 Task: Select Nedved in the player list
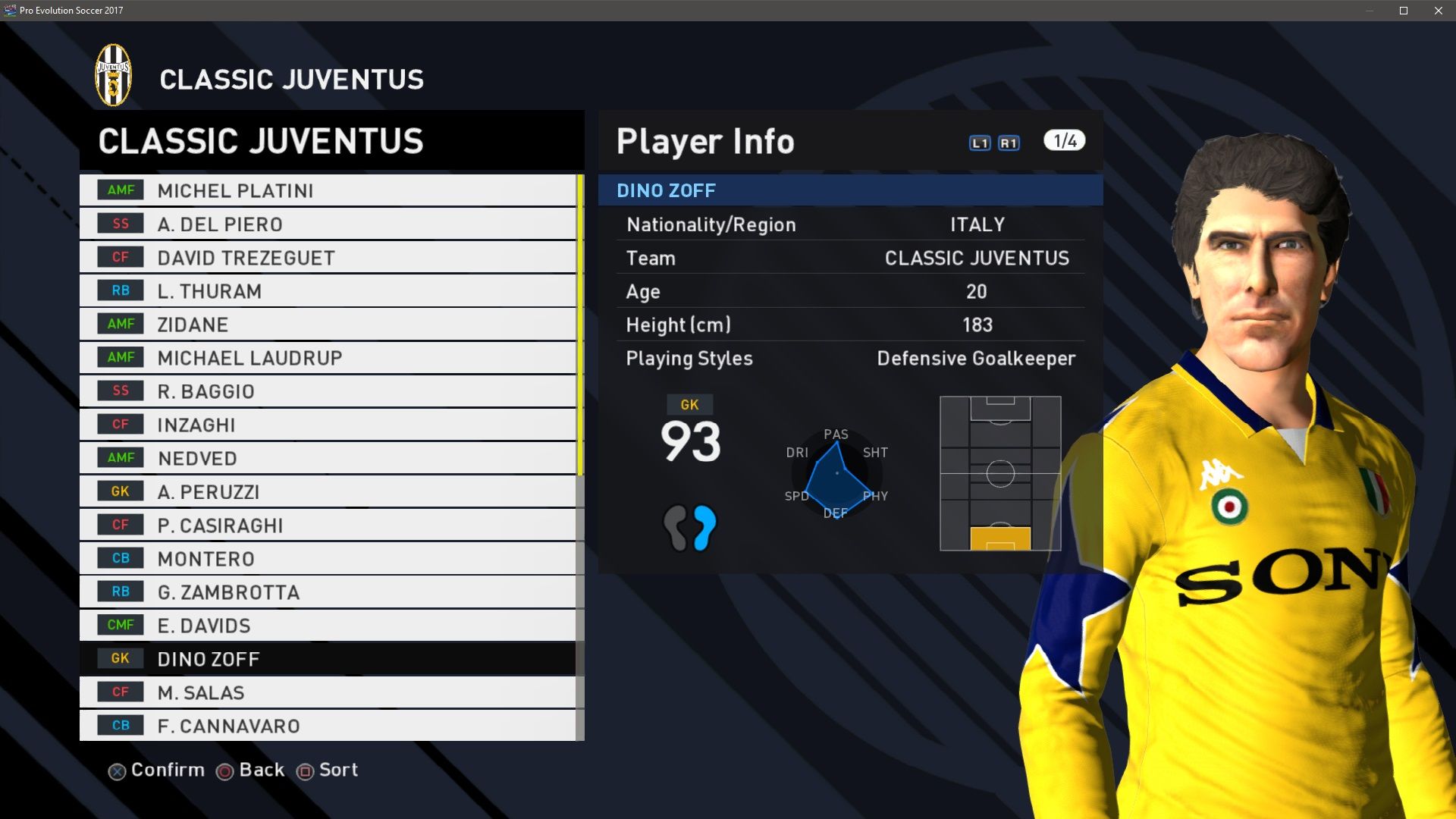[x=327, y=458]
